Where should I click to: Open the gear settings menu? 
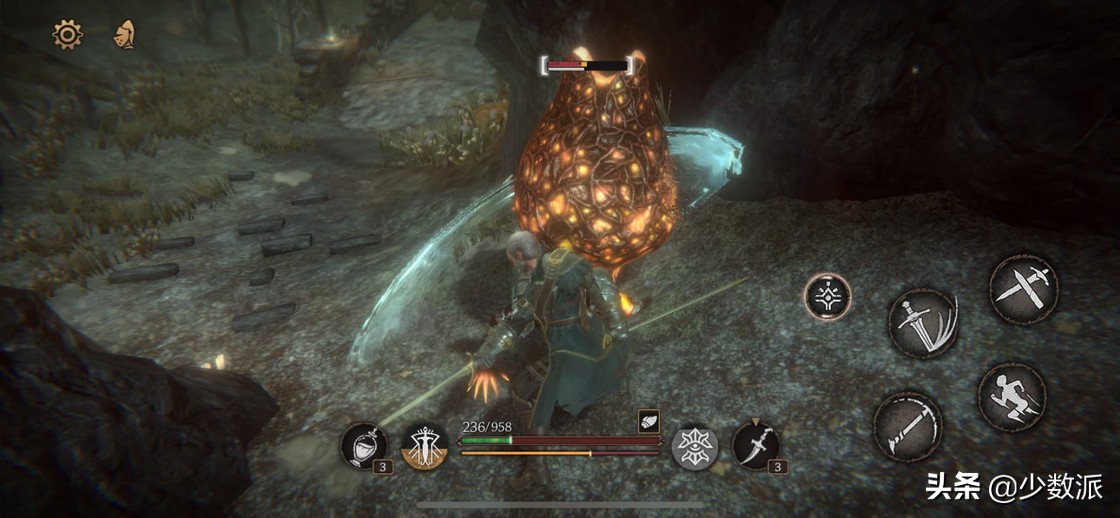click(67, 35)
